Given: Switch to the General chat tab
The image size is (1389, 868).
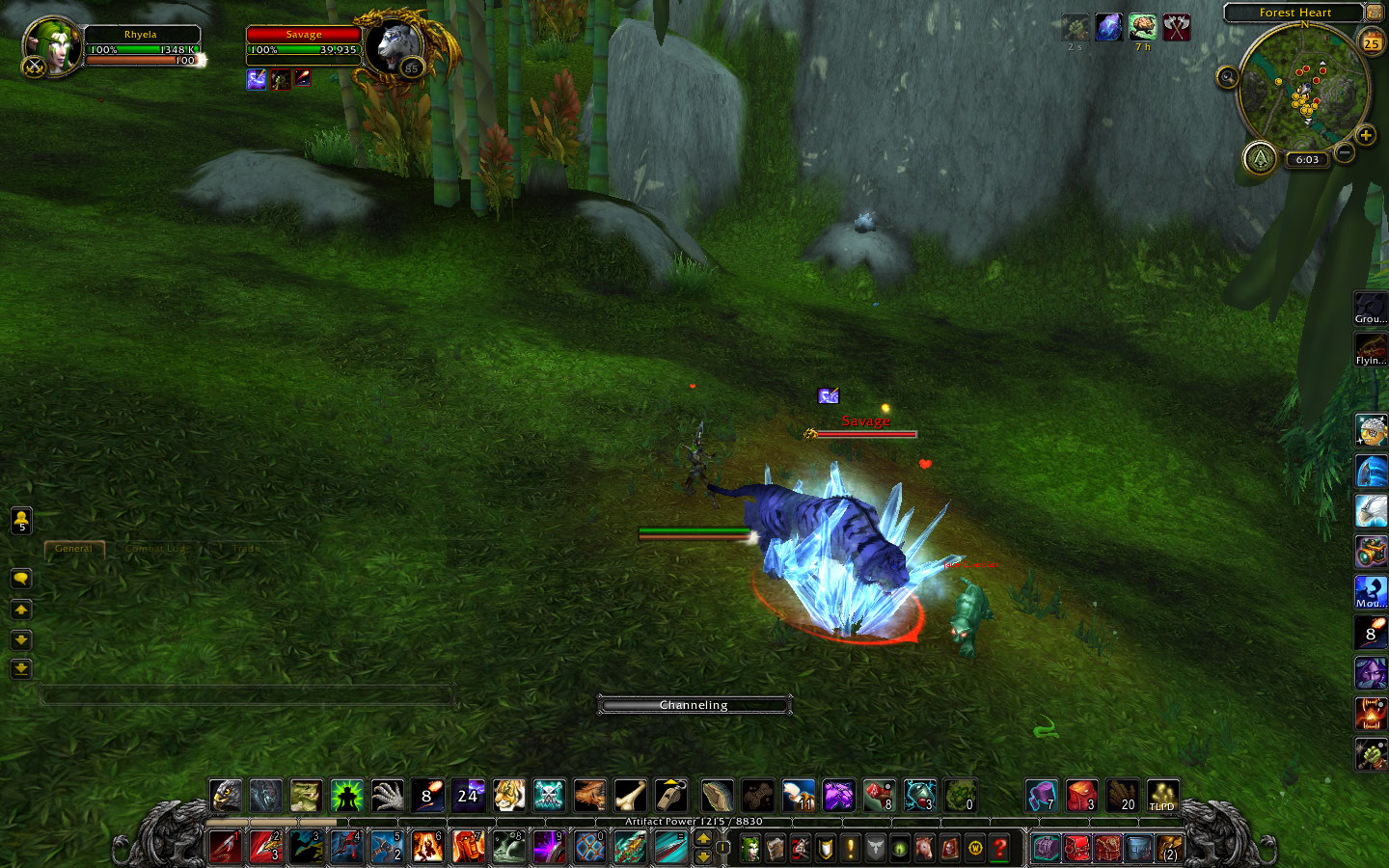Looking at the screenshot, I should [74, 548].
